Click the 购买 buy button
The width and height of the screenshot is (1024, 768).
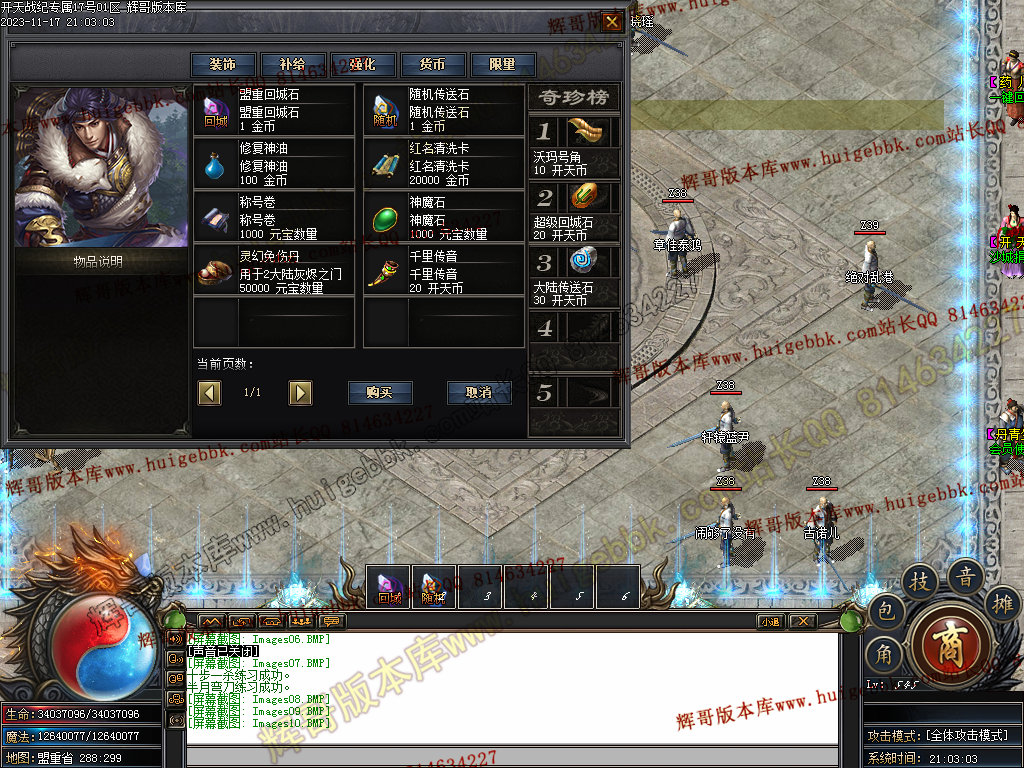(380, 393)
